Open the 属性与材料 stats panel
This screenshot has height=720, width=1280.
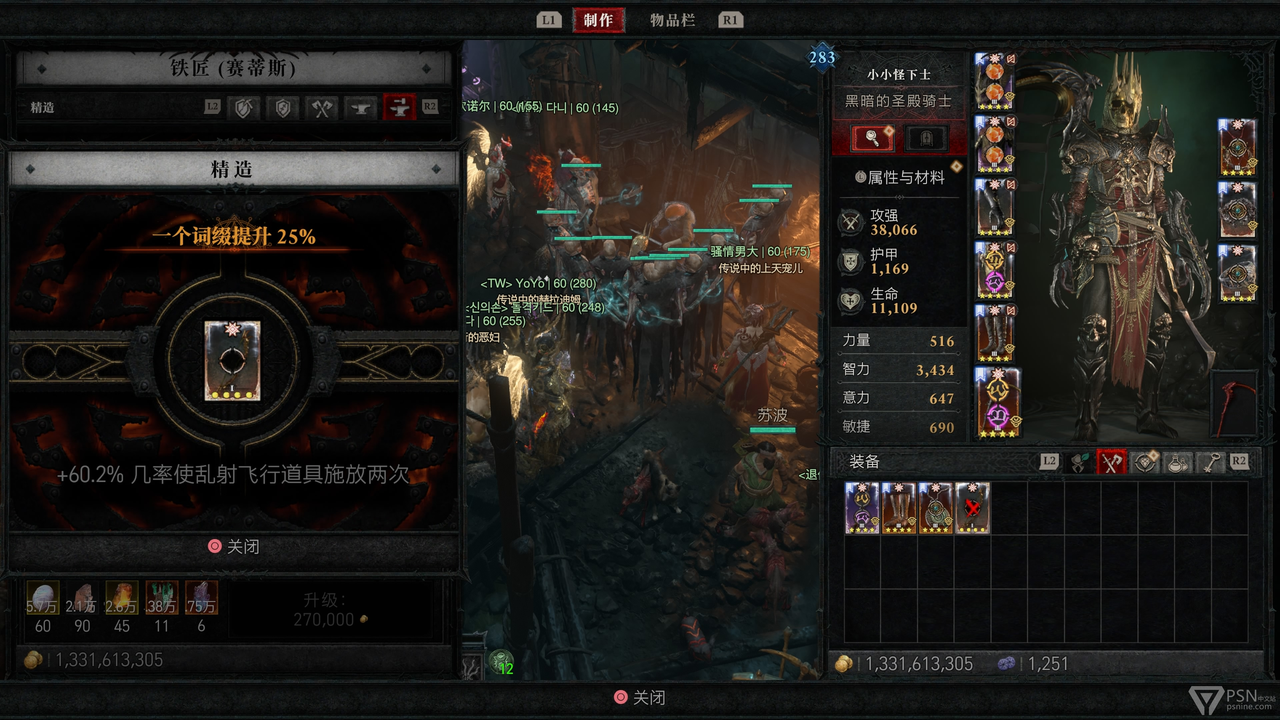click(899, 177)
